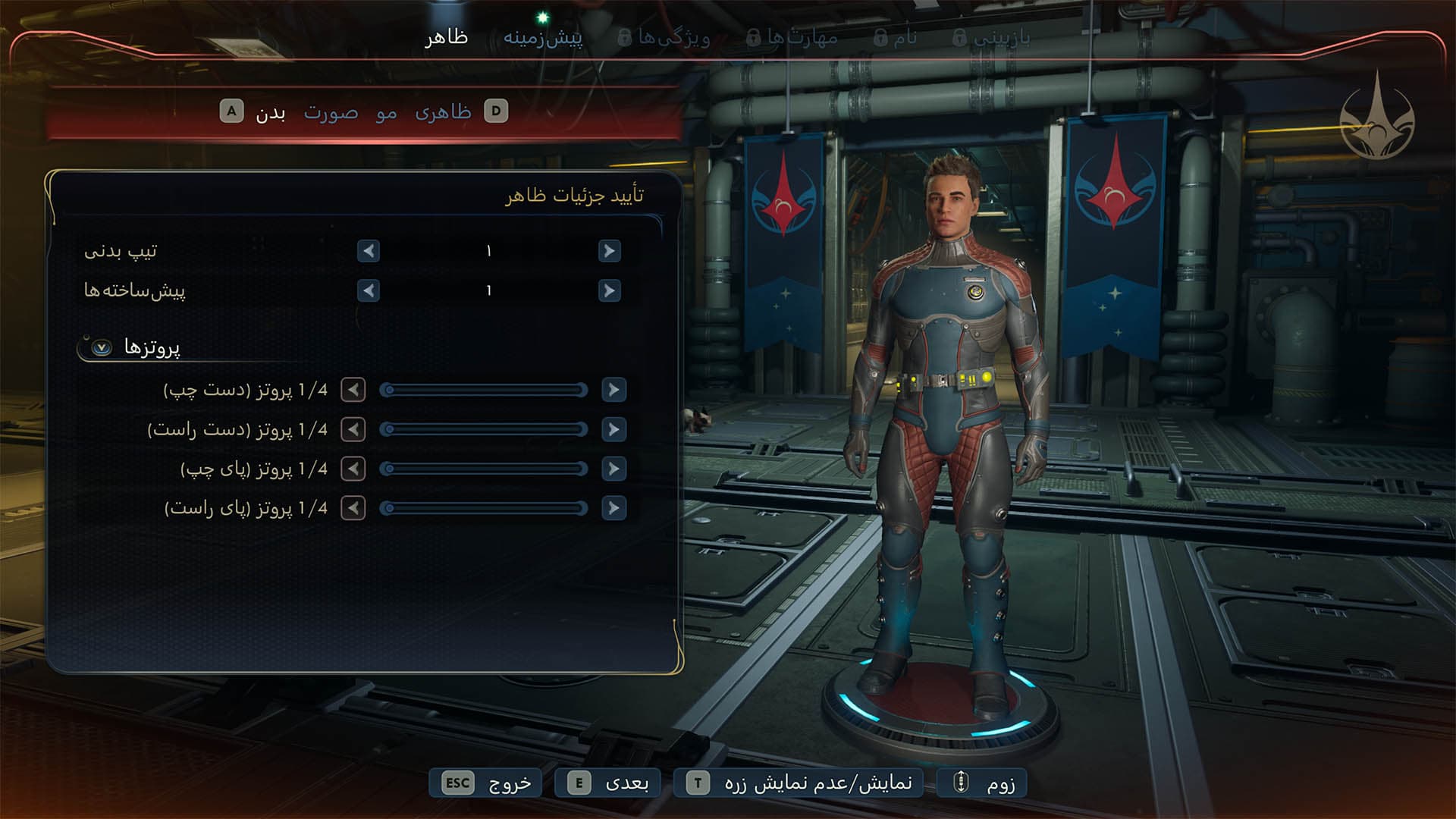The height and width of the screenshot is (819, 1456).
Task: Adjust the right-leg prosthesis (پای راست) slider
Action: point(485,508)
